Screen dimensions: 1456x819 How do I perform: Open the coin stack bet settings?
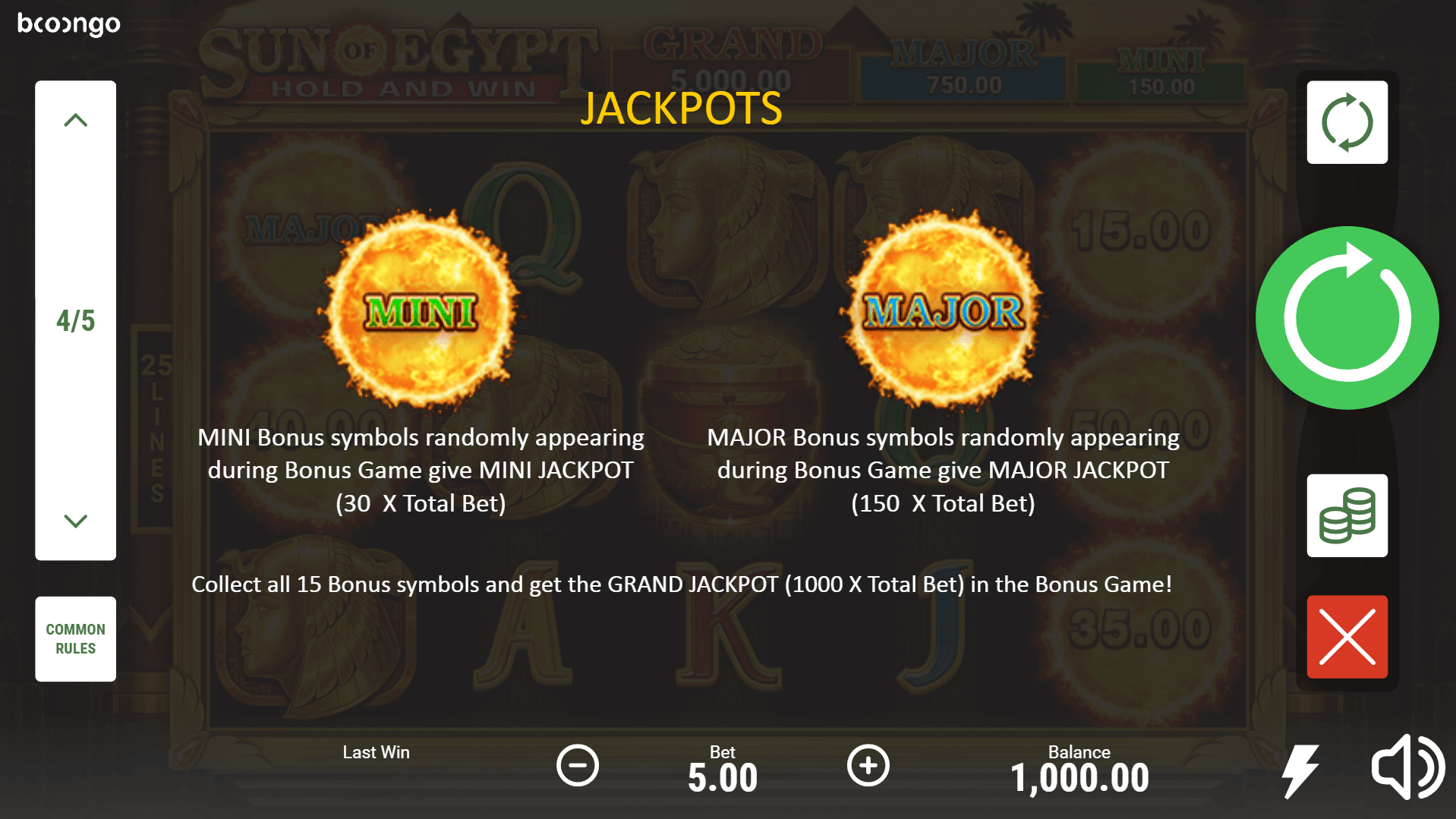click(1347, 516)
